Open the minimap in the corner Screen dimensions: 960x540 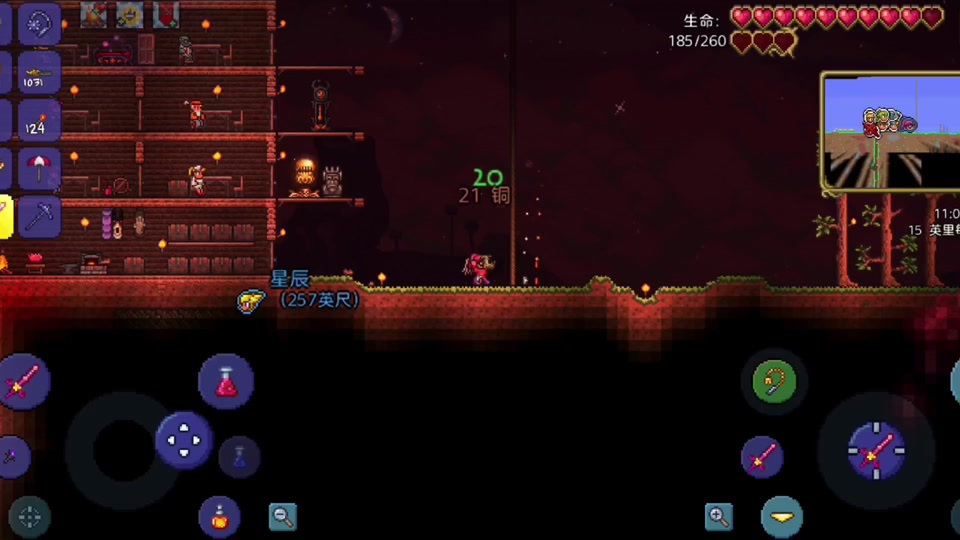click(x=890, y=131)
